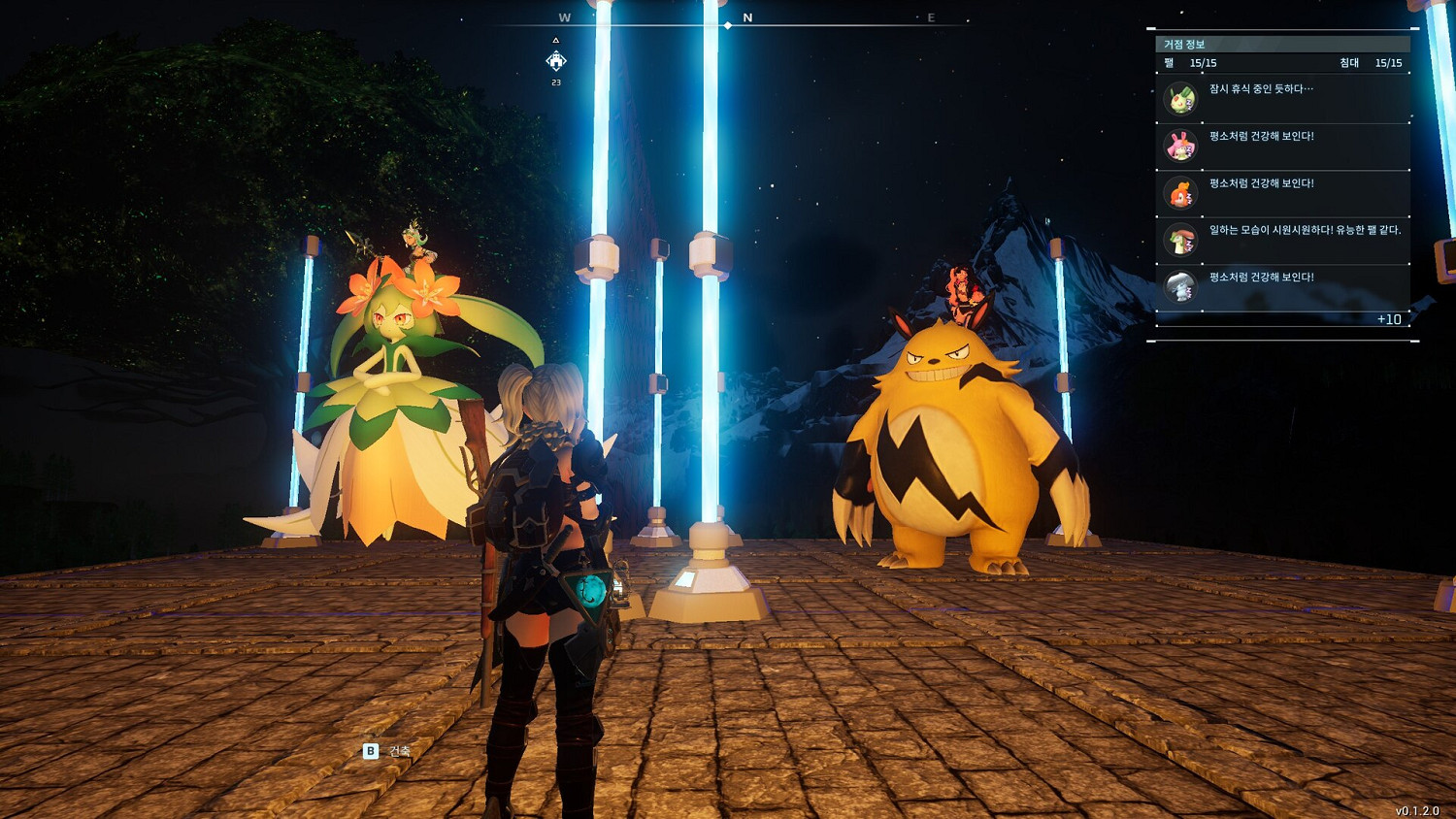Expand the +10 more pals indicator

[x=1388, y=319]
